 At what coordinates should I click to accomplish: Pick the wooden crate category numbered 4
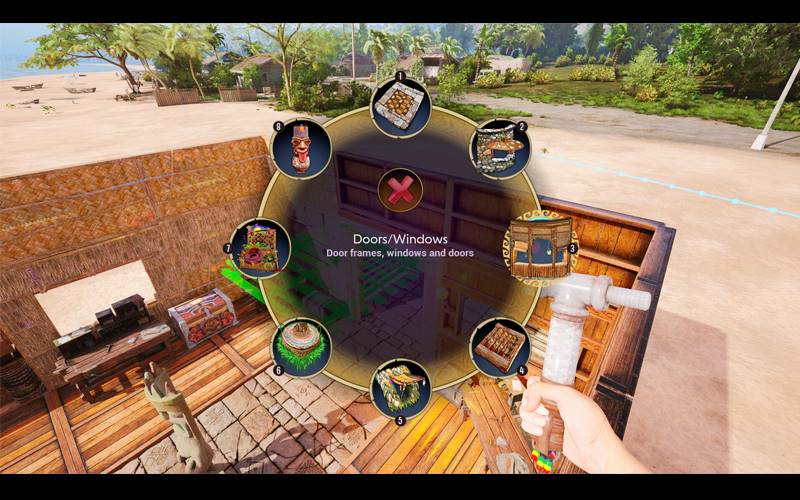click(x=499, y=348)
